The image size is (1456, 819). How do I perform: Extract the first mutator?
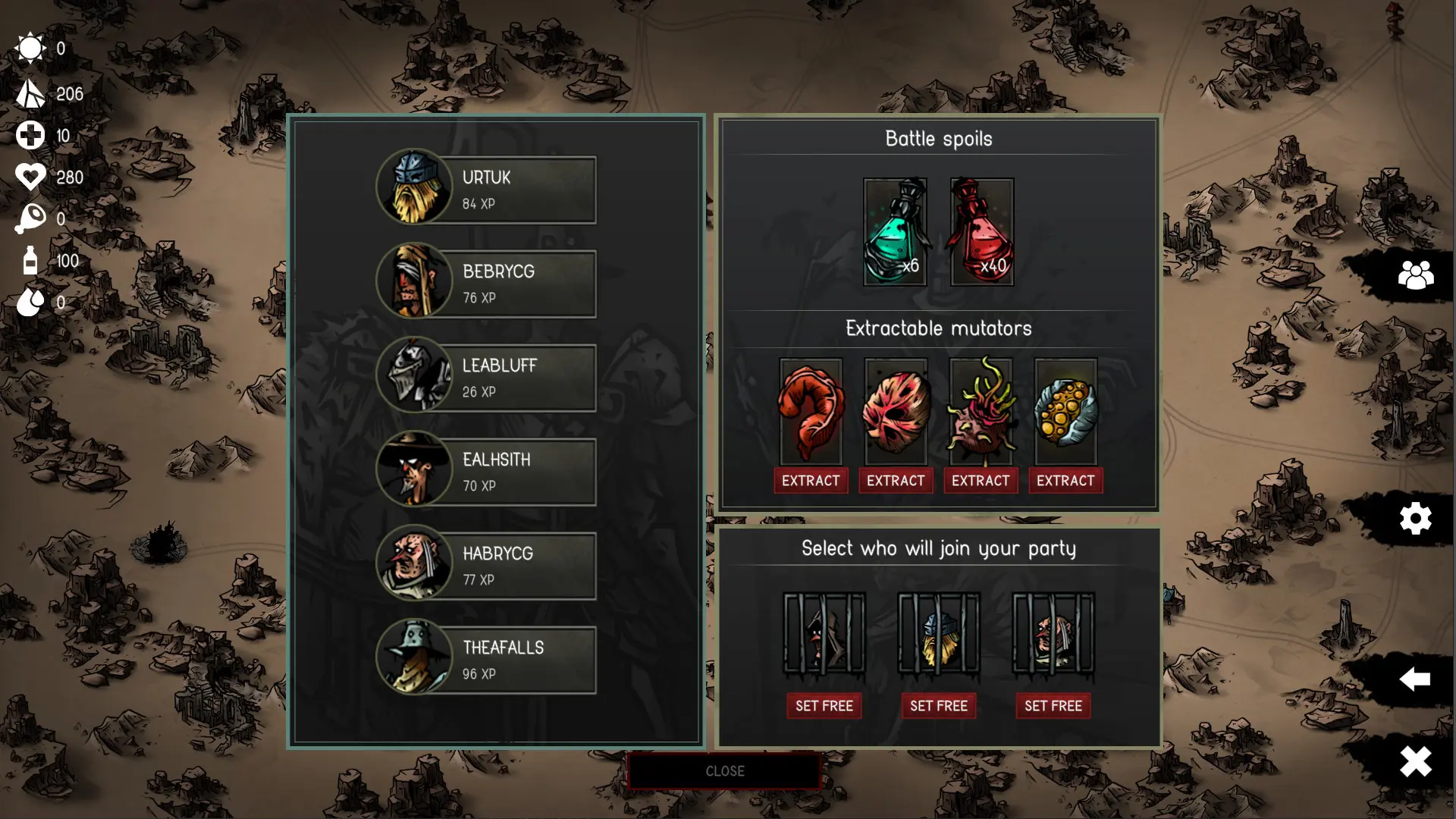(810, 480)
